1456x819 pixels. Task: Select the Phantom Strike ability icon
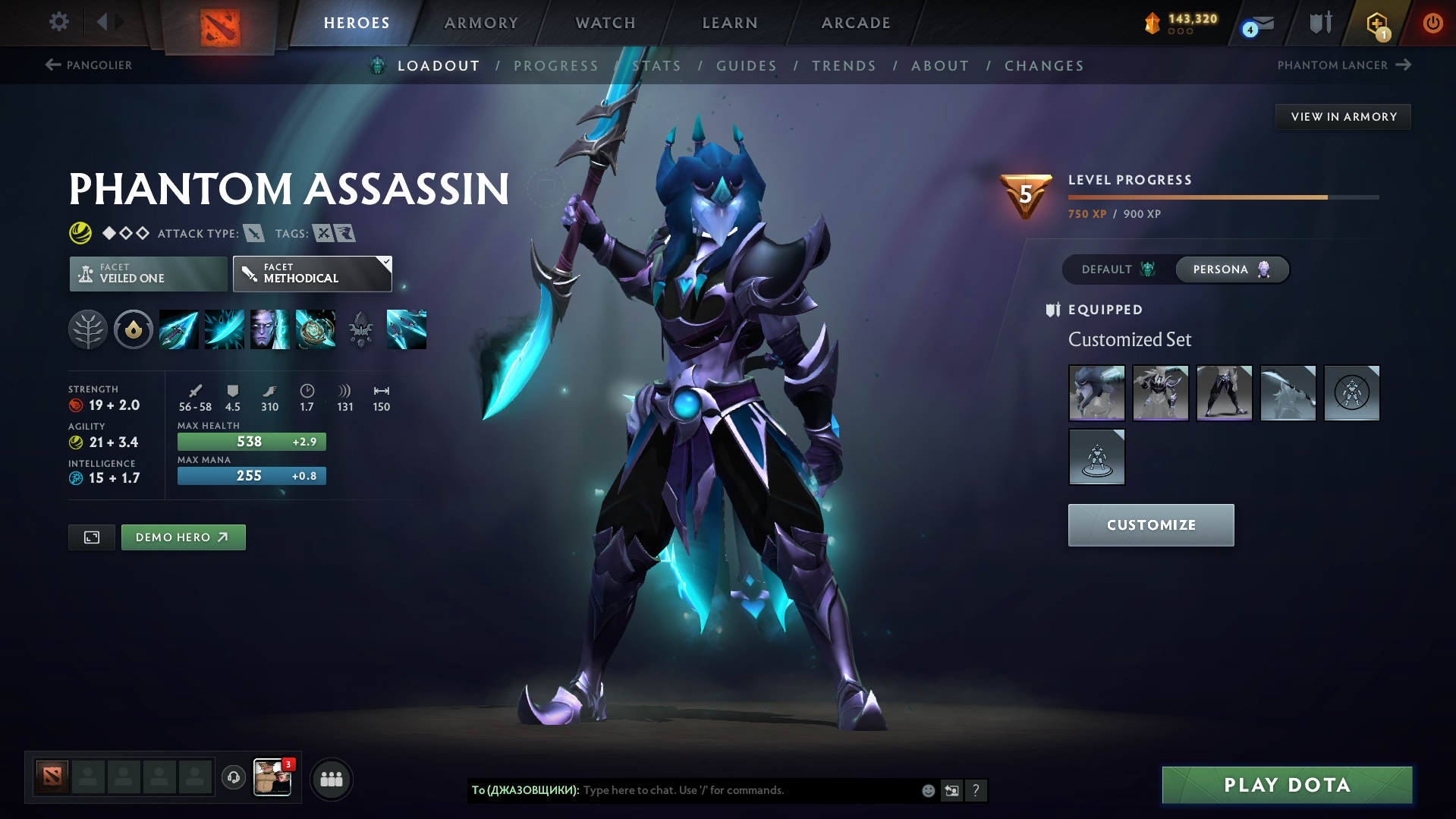[x=224, y=329]
